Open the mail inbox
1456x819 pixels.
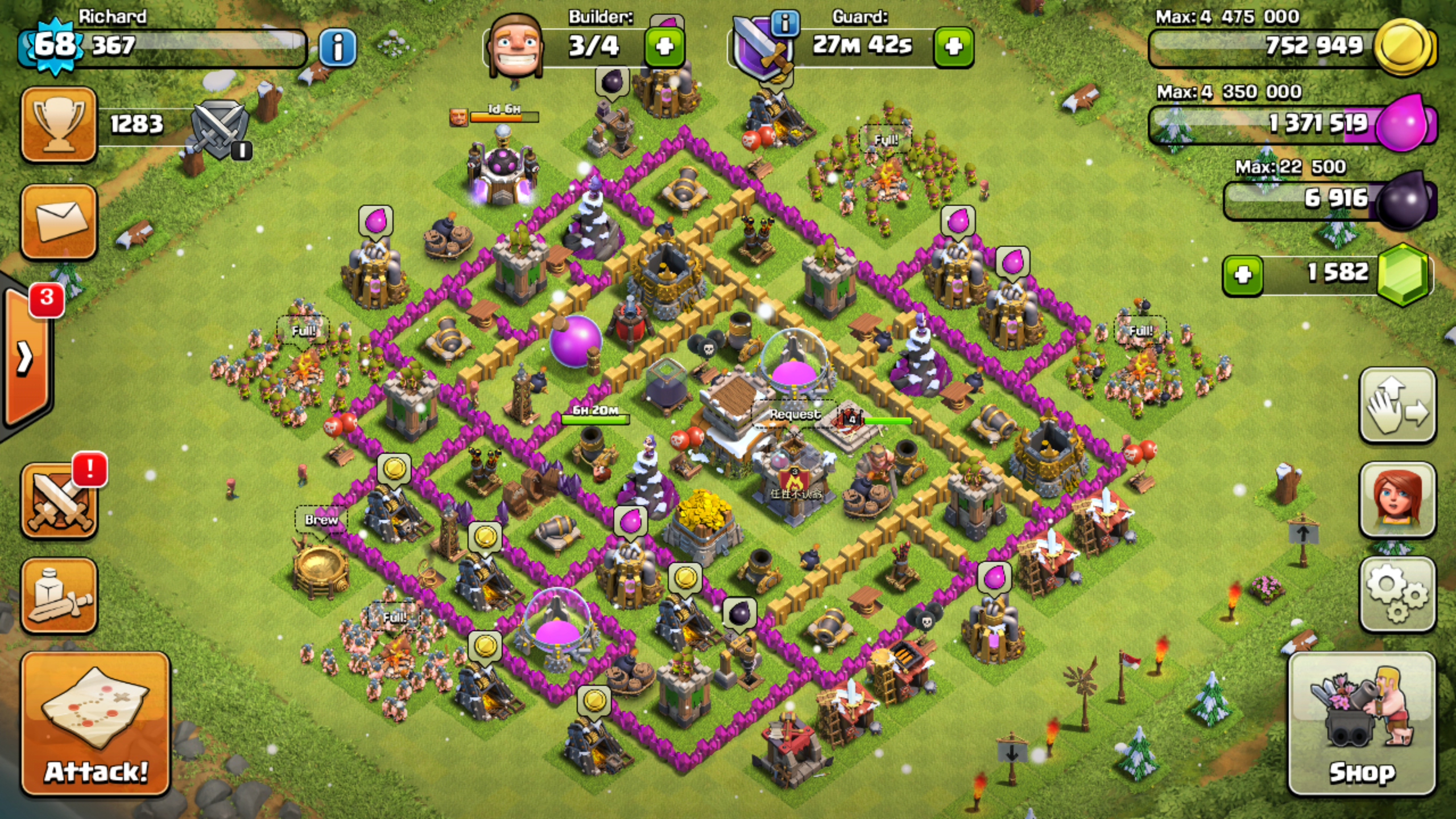pyautogui.click(x=59, y=222)
